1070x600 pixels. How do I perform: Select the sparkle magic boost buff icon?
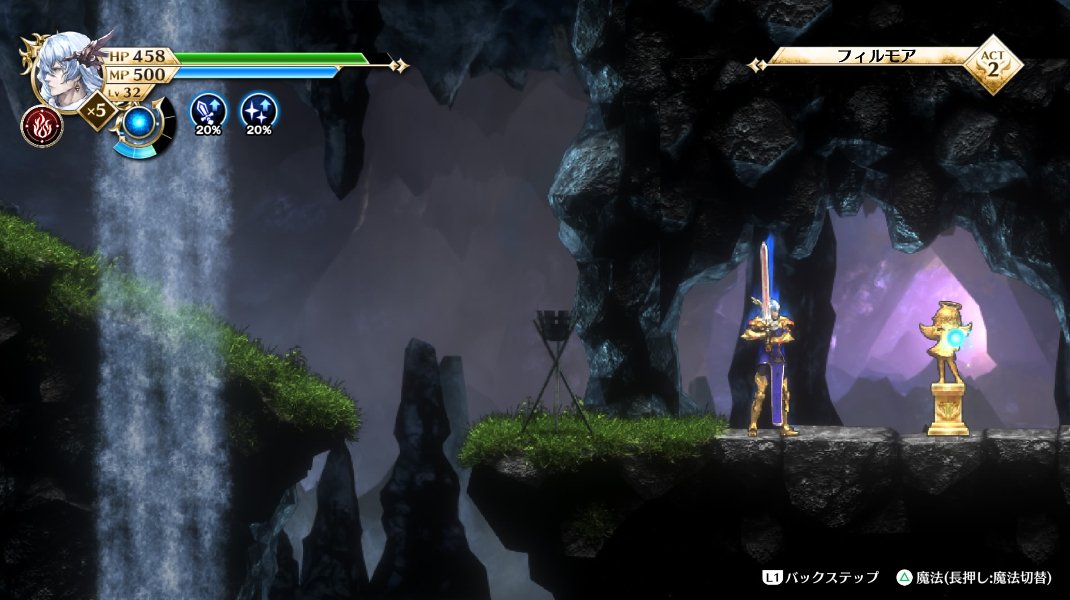click(x=259, y=109)
